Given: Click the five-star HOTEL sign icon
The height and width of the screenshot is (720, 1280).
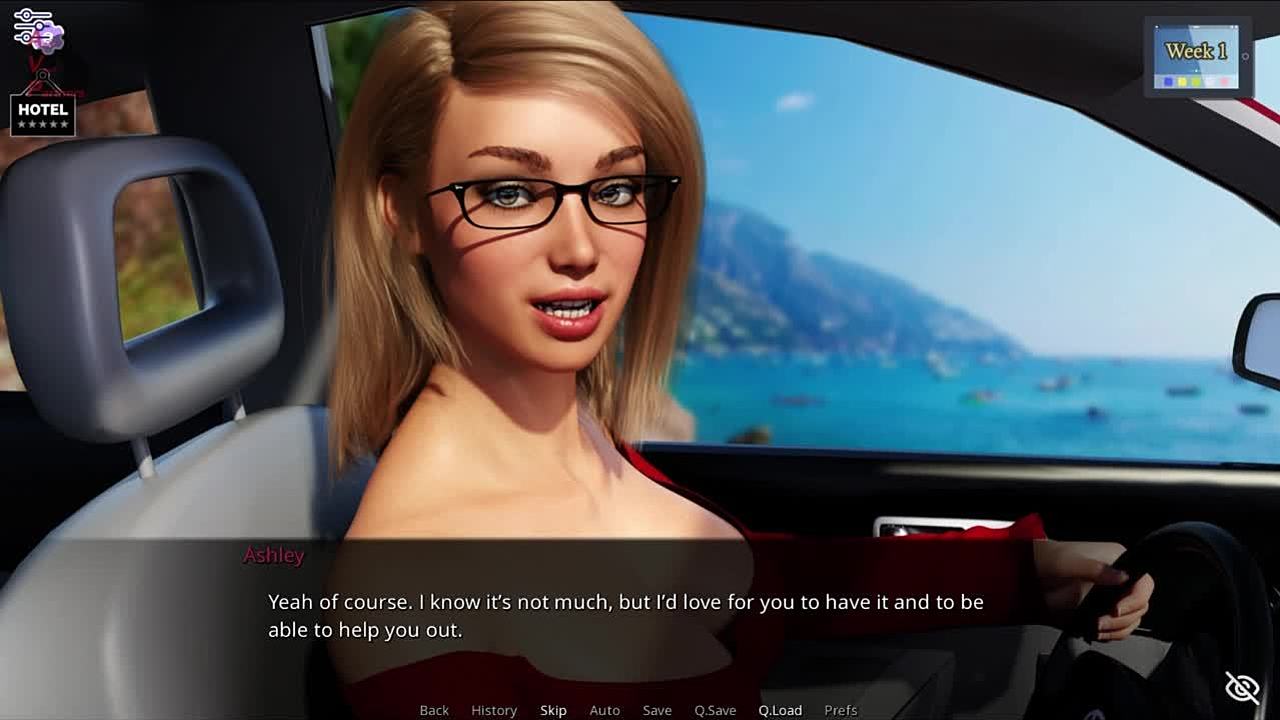Looking at the screenshot, I should click(x=43, y=115).
